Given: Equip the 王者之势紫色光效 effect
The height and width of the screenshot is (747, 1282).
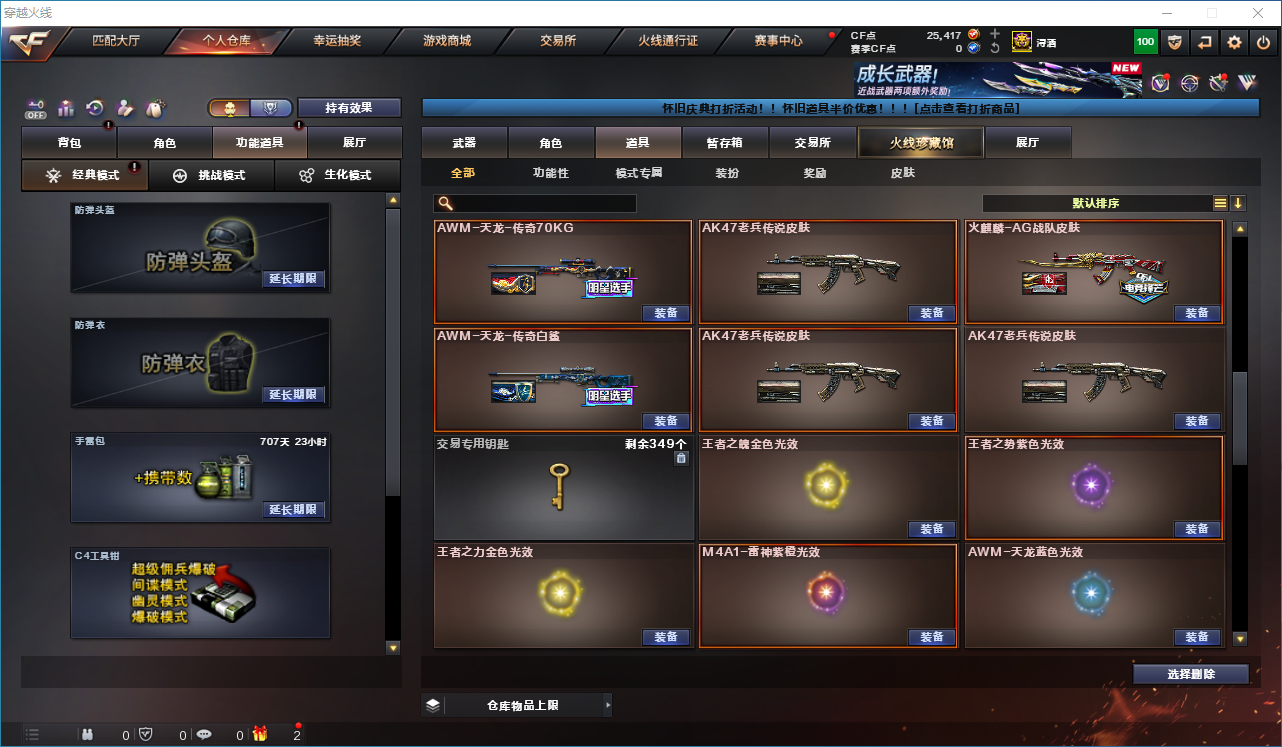Looking at the screenshot, I should tap(1197, 529).
